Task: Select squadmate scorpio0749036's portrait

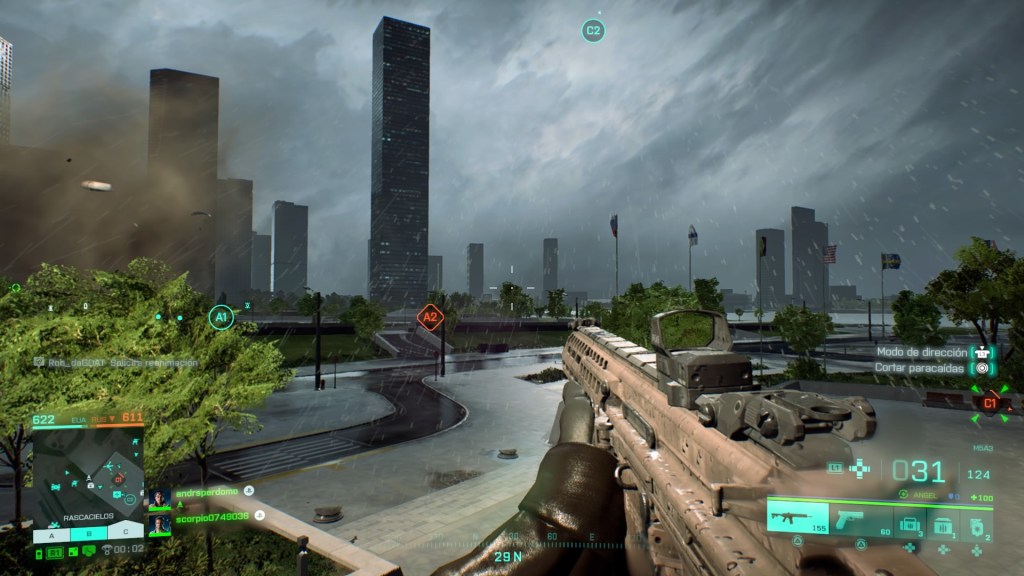Action: coord(159,523)
